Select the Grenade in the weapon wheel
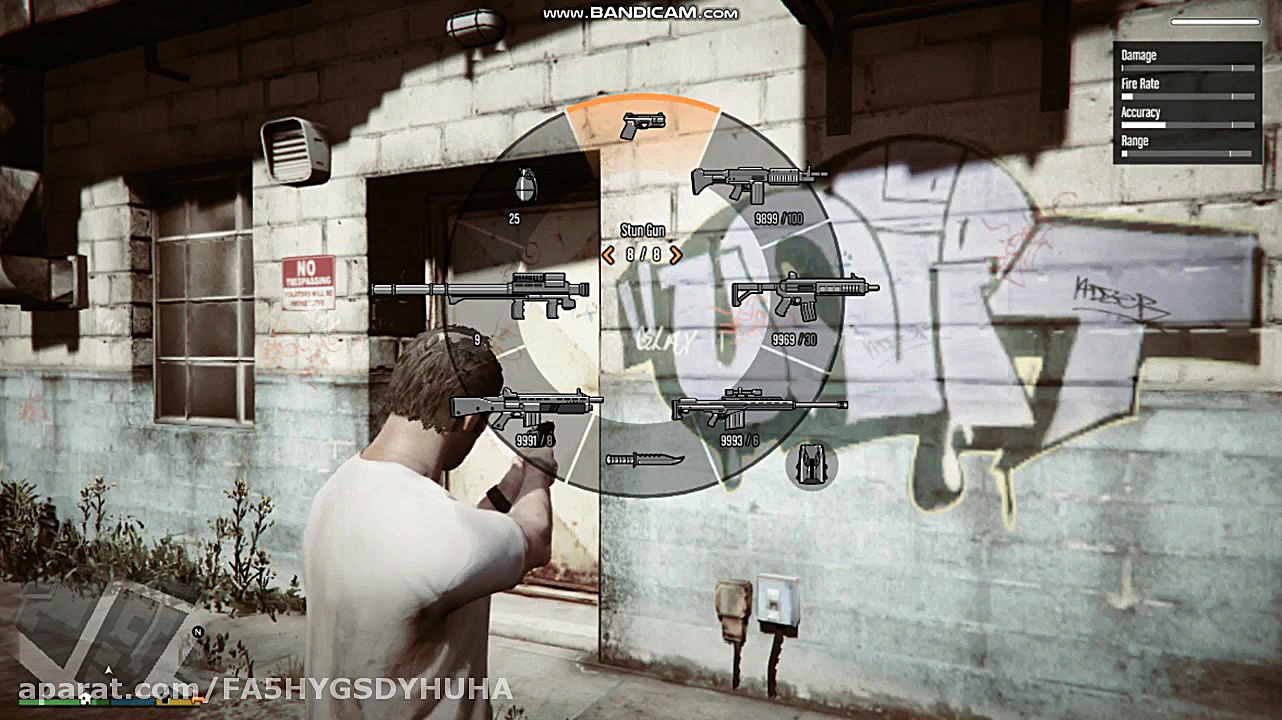Viewport: 1282px width, 720px height. coord(524,186)
